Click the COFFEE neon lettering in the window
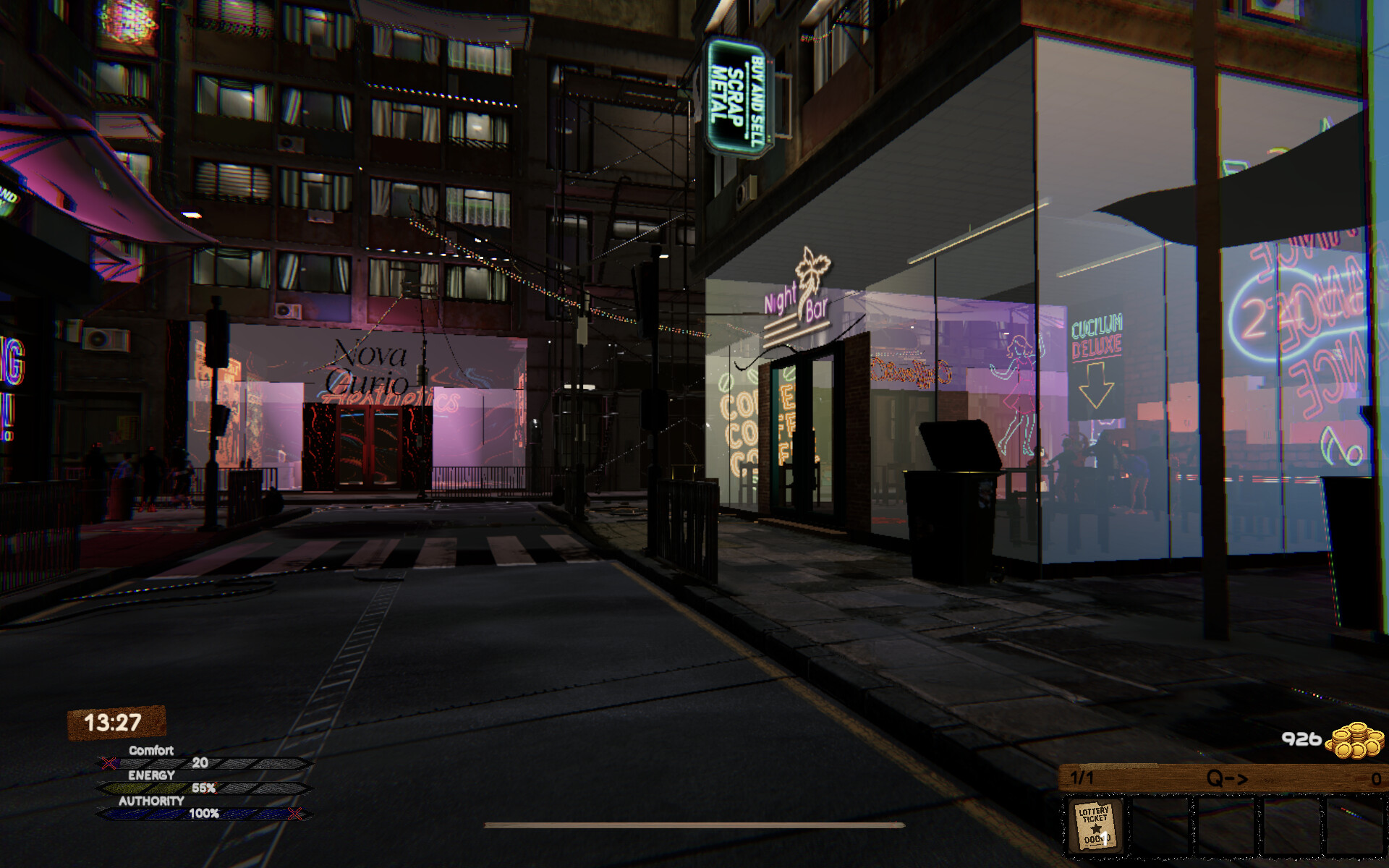 (x=738, y=427)
